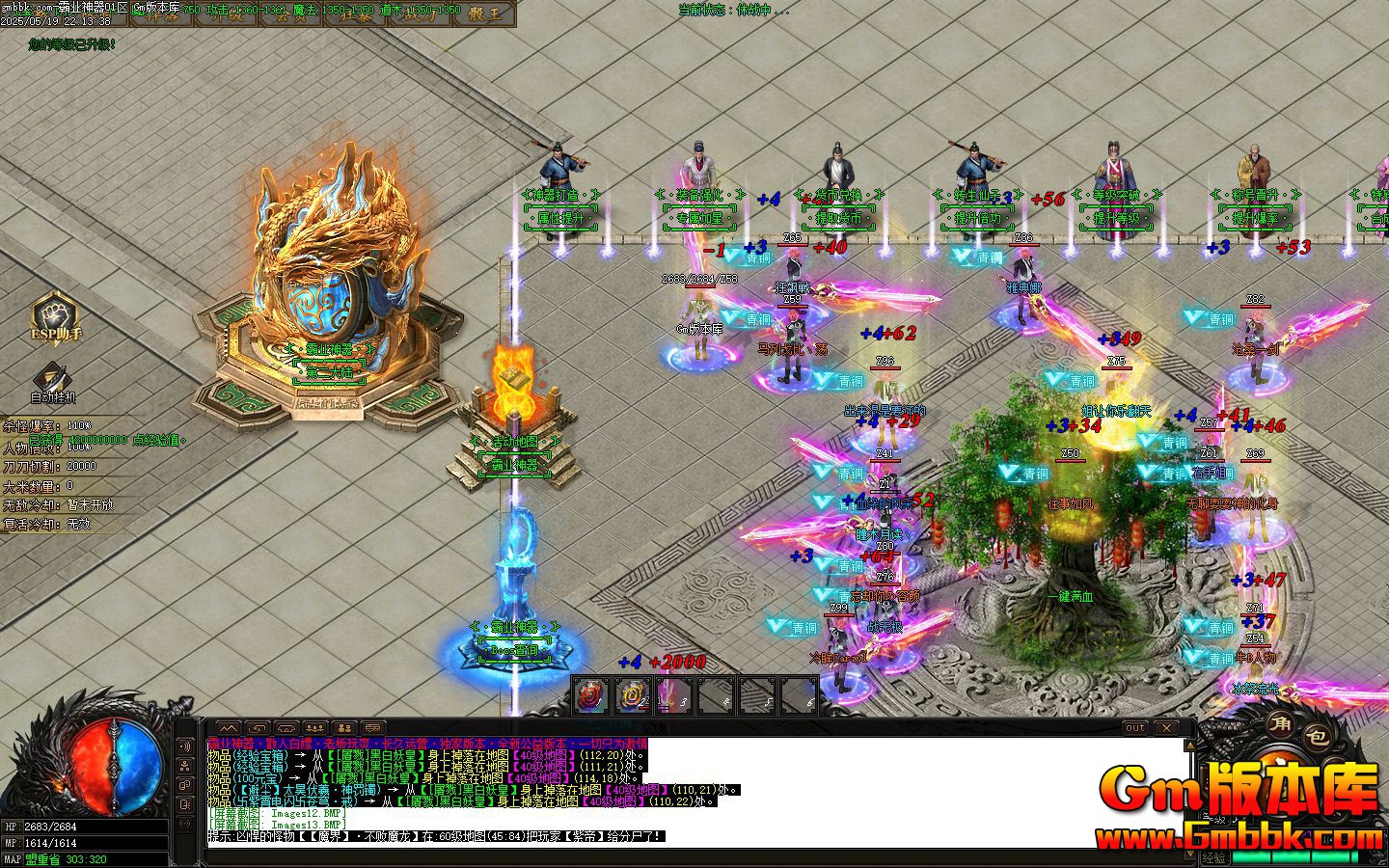Open the bag using the 包 icon
Viewport: 1389px width, 868px height.
pyautogui.click(x=1317, y=737)
